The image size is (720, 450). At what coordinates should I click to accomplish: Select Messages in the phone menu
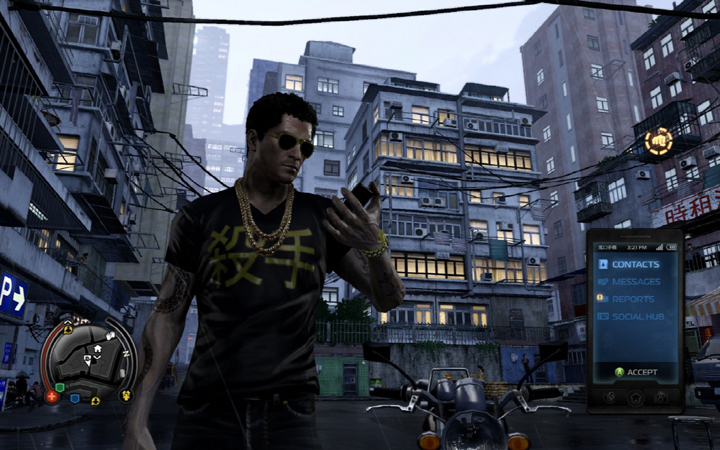coord(635,282)
